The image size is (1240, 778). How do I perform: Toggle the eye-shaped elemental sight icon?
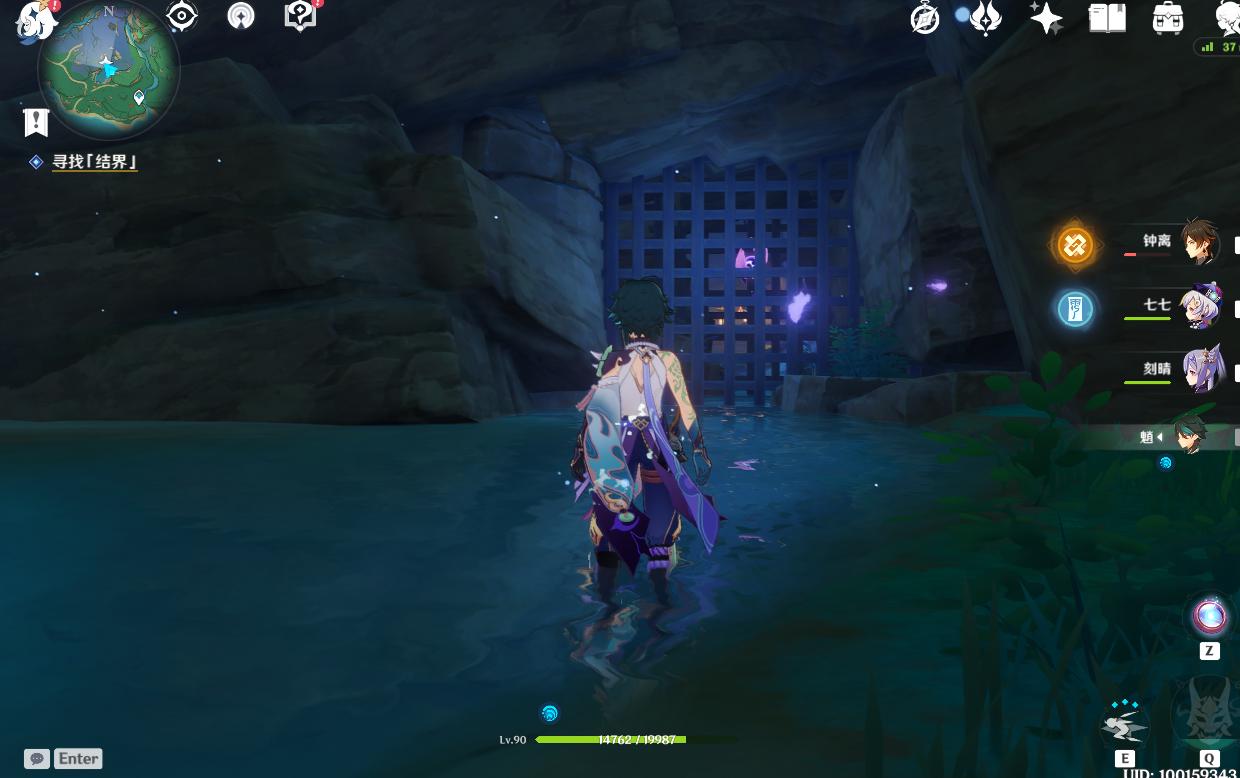181,16
